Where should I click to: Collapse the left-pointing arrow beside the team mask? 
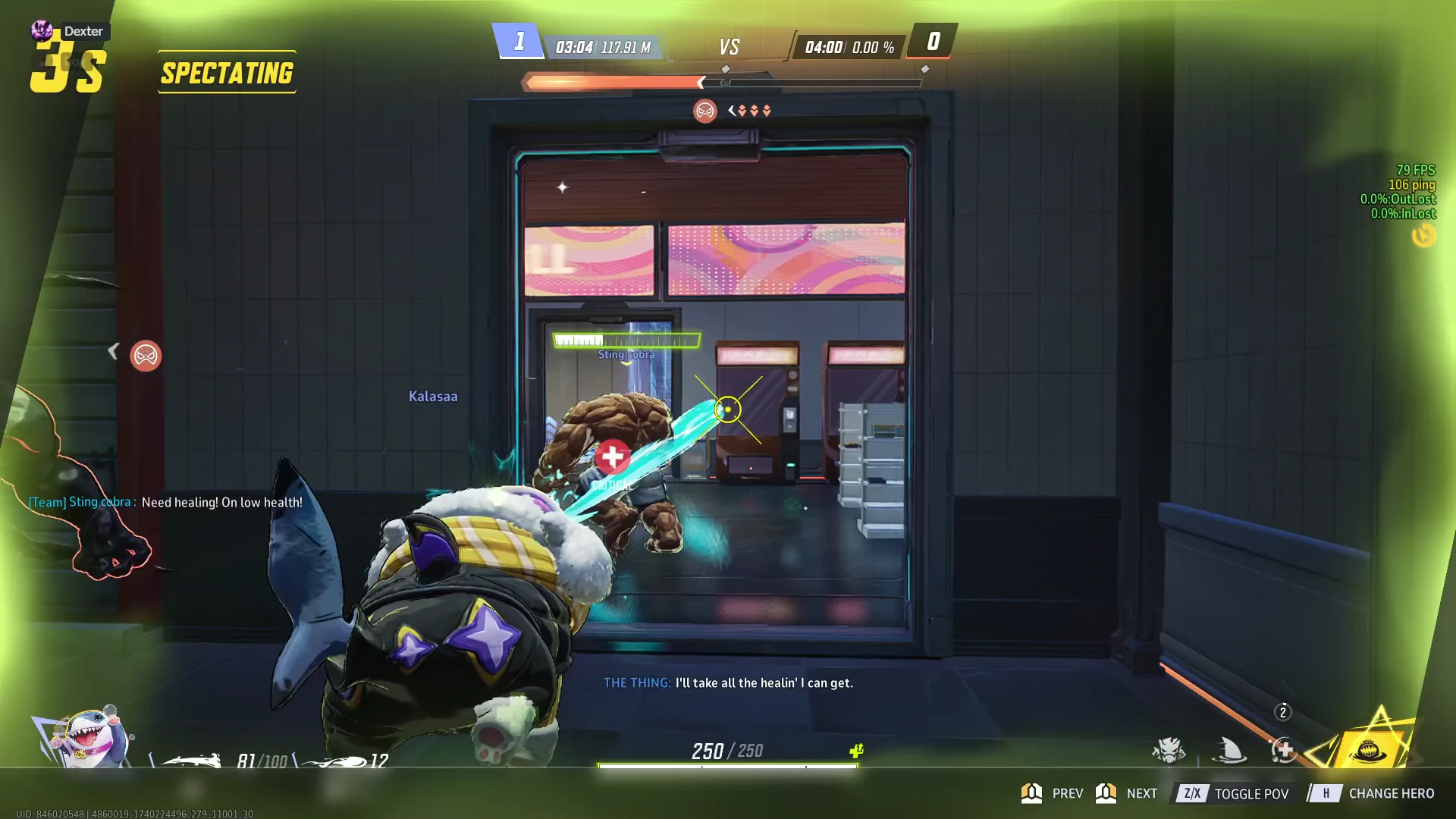(x=115, y=350)
